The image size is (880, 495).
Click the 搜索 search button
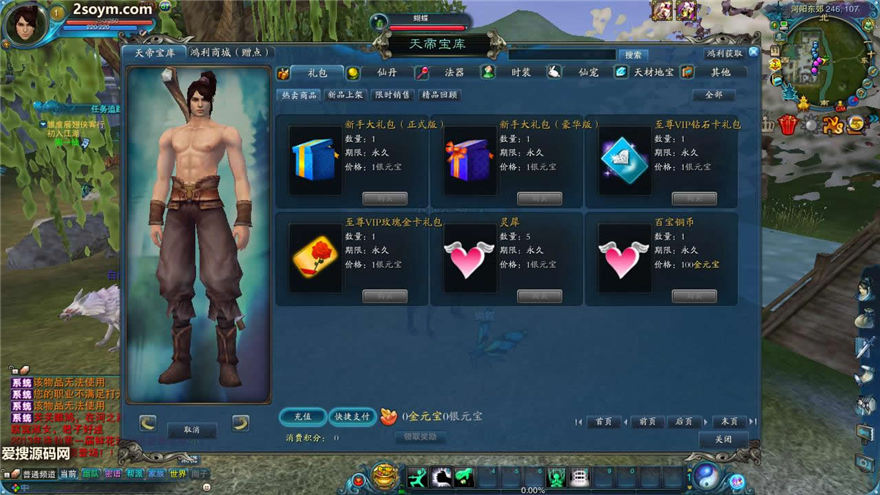tap(632, 55)
